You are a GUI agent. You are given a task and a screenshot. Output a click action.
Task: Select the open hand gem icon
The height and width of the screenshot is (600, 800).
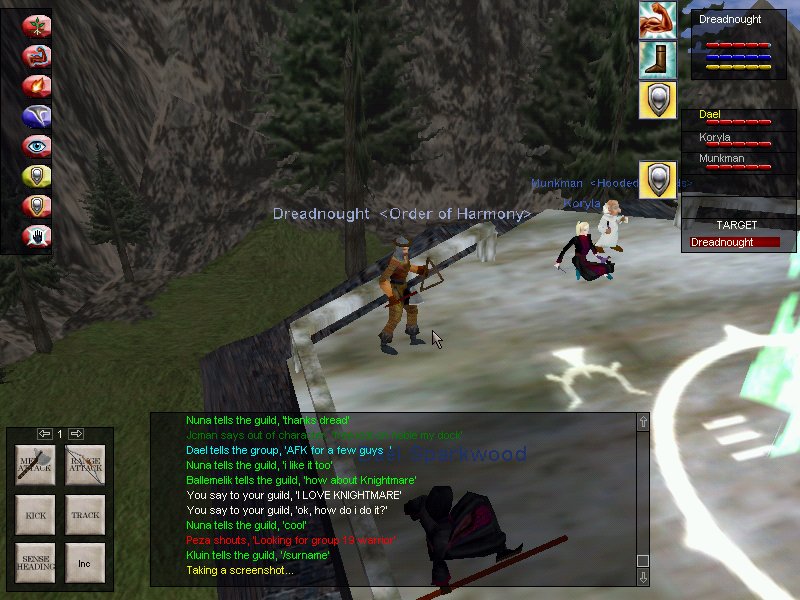[36, 236]
